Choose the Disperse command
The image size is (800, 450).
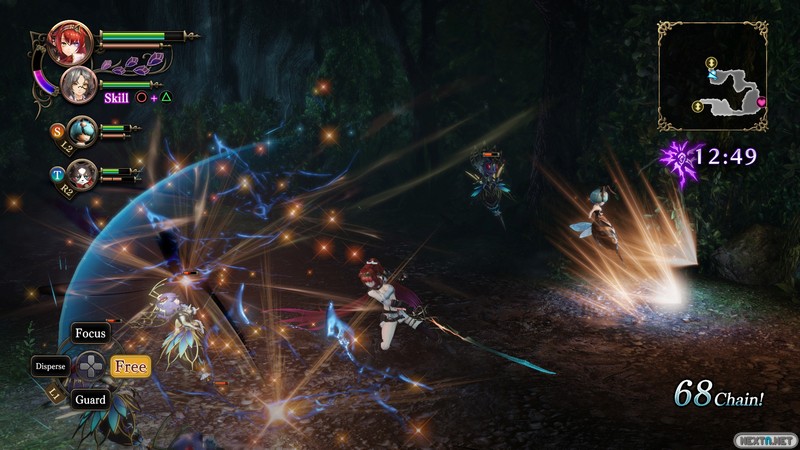point(50,366)
